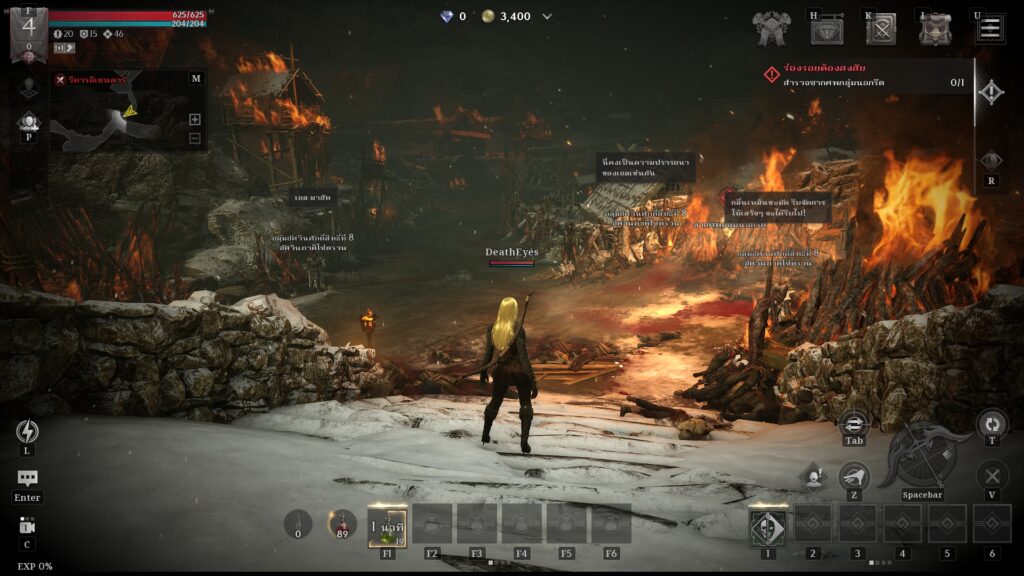Image resolution: width=1024 pixels, height=576 pixels.
Task: Open the crossed-swords skill book
Action: pyautogui.click(x=881, y=29)
